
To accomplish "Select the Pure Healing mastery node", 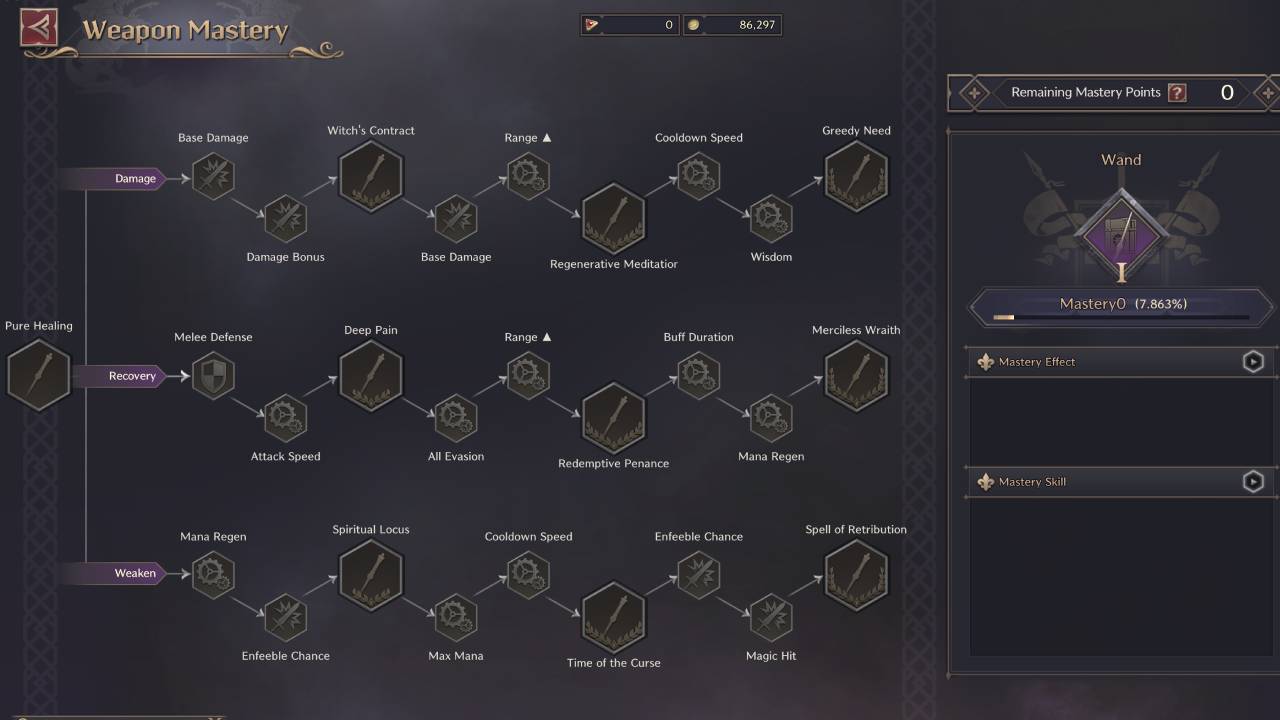I will [38, 375].
